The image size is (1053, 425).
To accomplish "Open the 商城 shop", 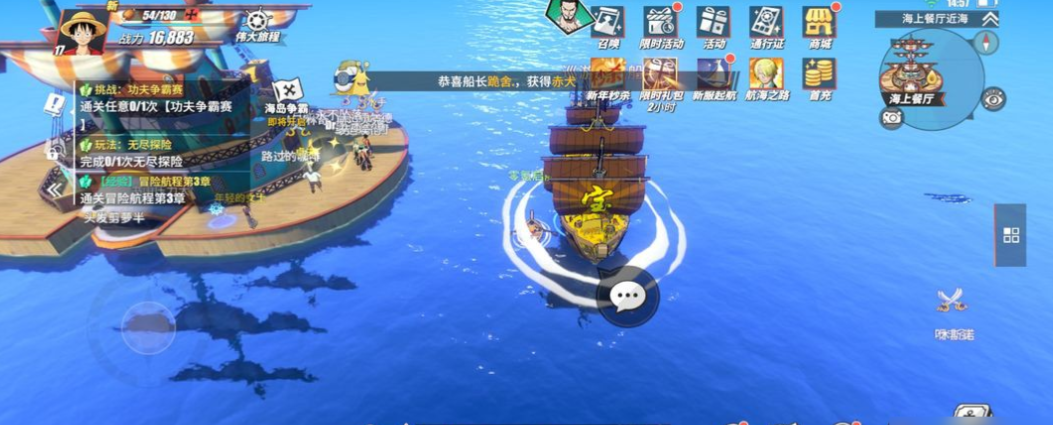I will tap(819, 24).
